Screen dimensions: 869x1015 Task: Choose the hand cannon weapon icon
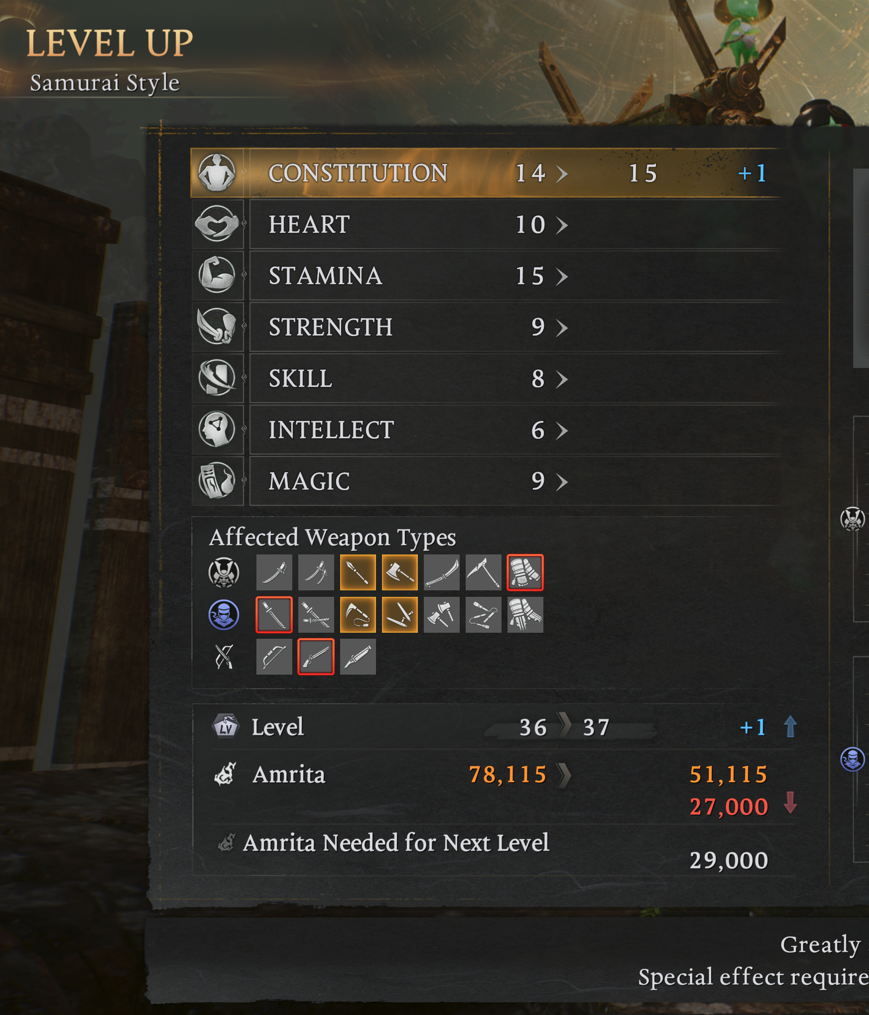[358, 657]
